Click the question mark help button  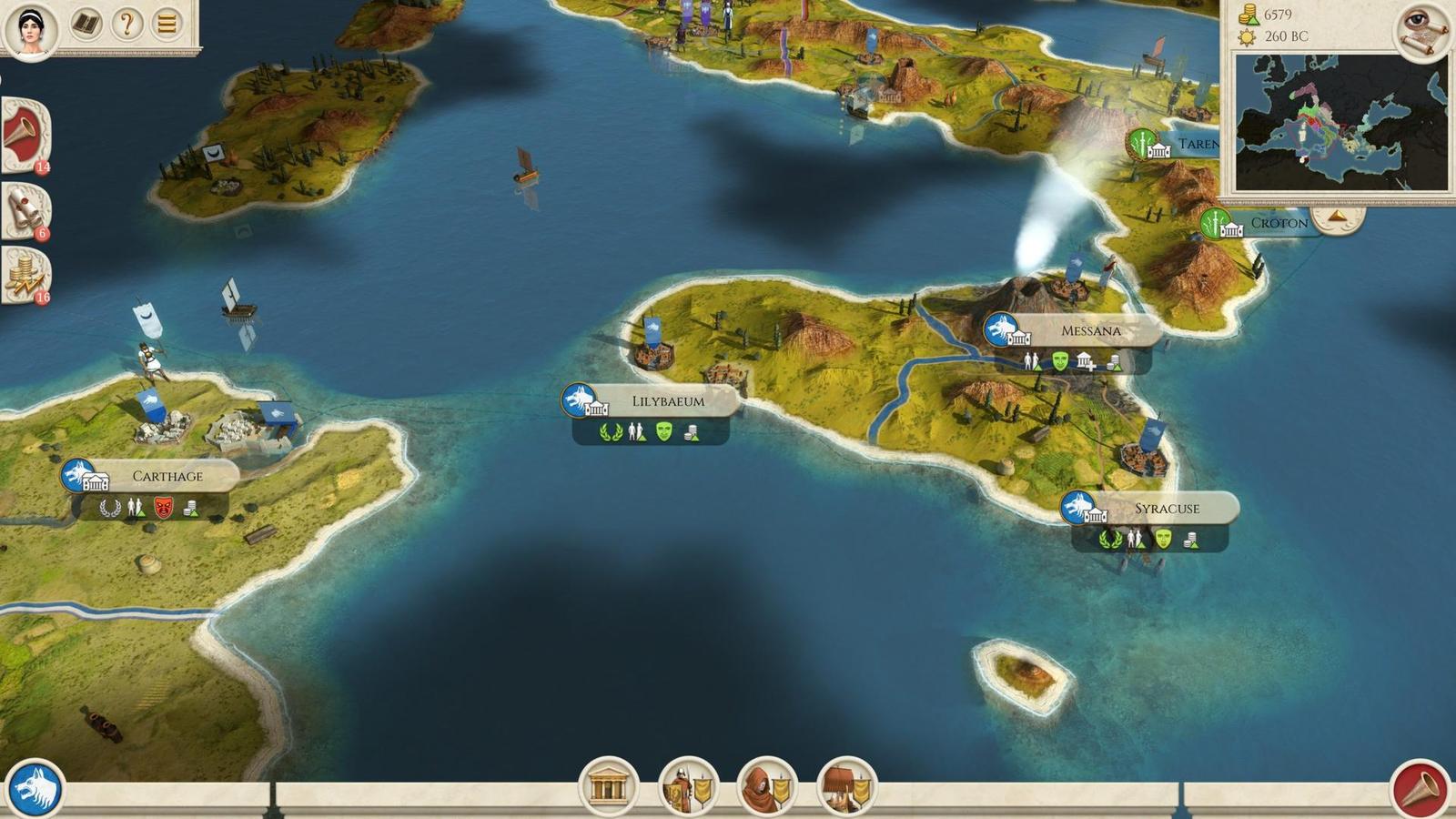[x=127, y=24]
